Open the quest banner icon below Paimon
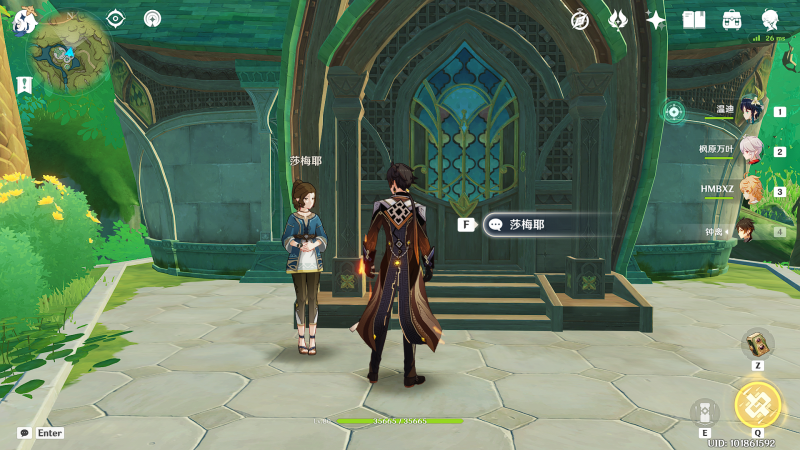The height and width of the screenshot is (450, 800). point(24,85)
